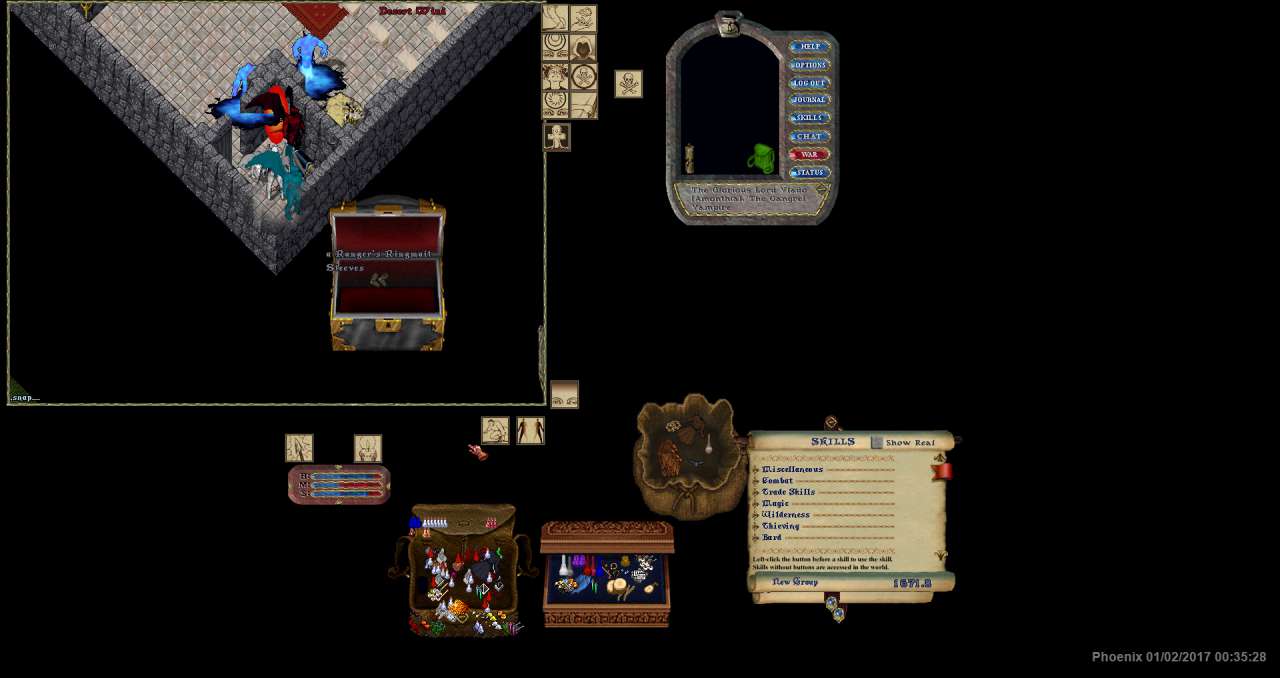Open the Help menu on the paperdoll
1280x678 pixels.
(809, 47)
